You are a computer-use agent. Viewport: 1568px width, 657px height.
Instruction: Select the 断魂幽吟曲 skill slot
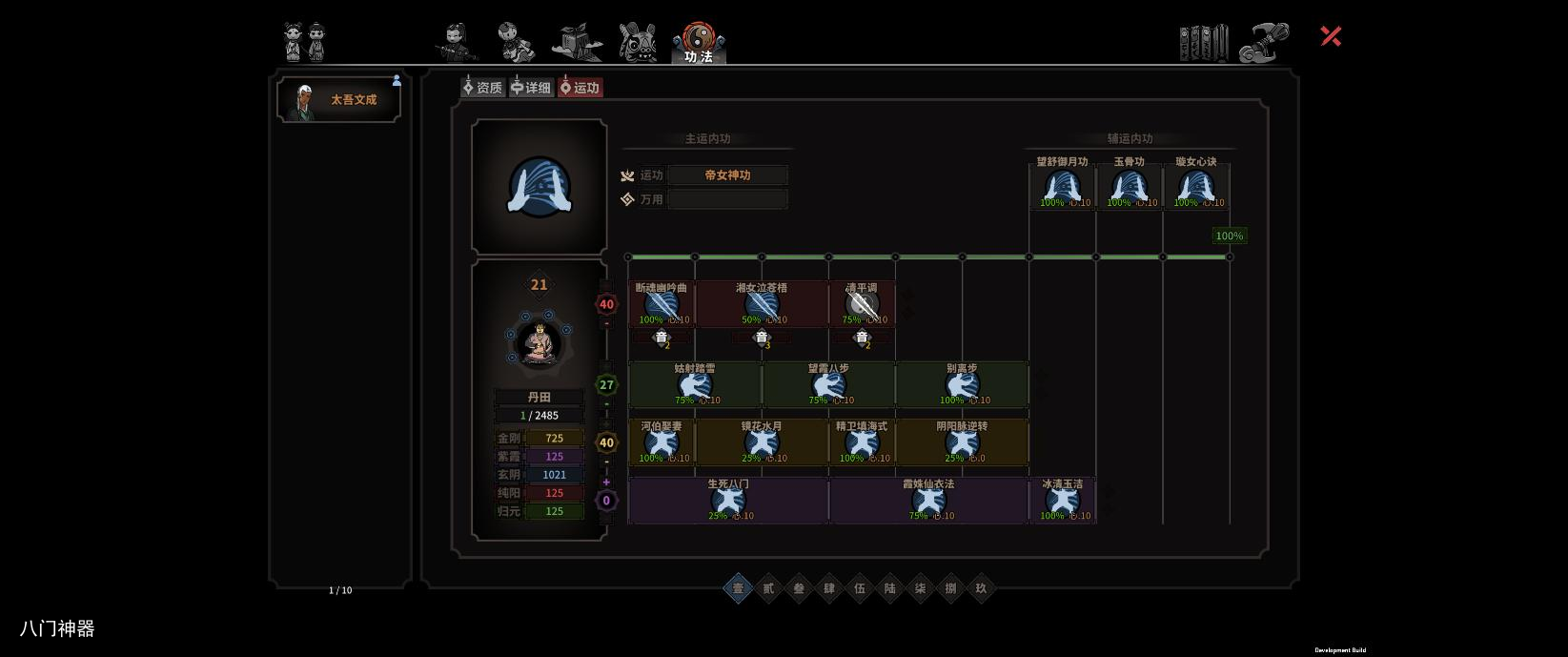tap(662, 304)
